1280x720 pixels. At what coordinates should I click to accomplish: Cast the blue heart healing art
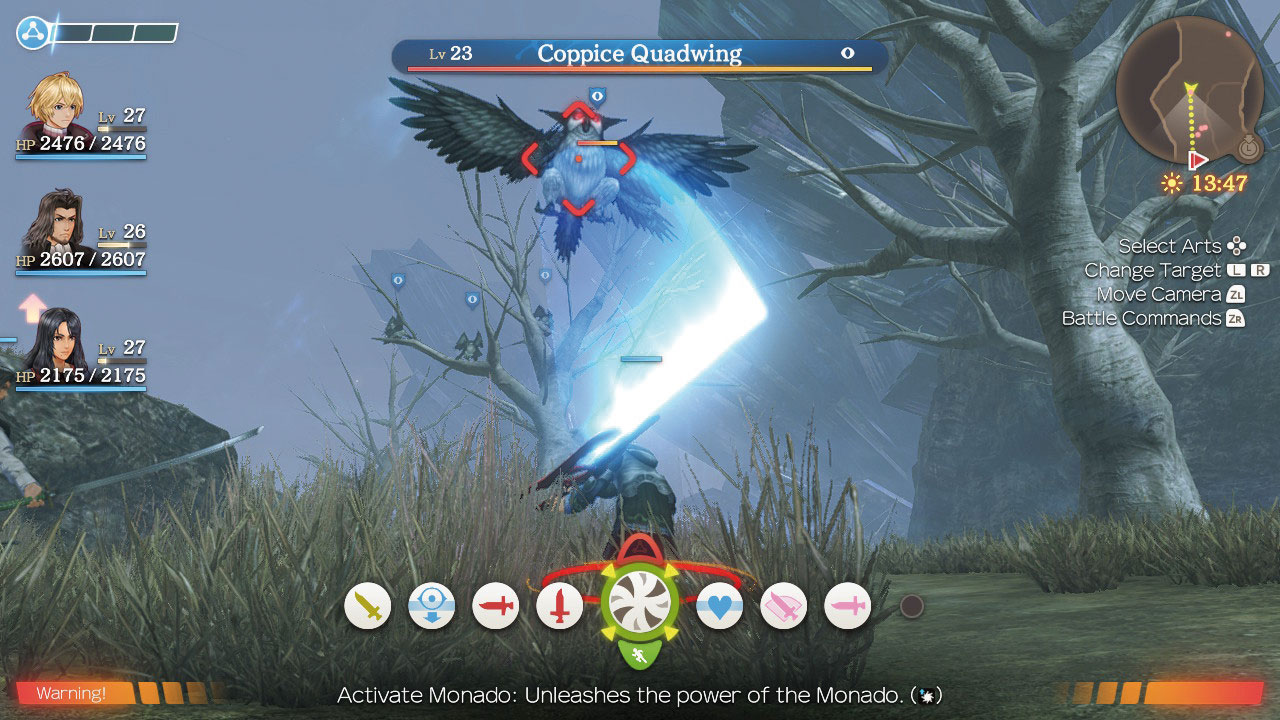[719, 606]
